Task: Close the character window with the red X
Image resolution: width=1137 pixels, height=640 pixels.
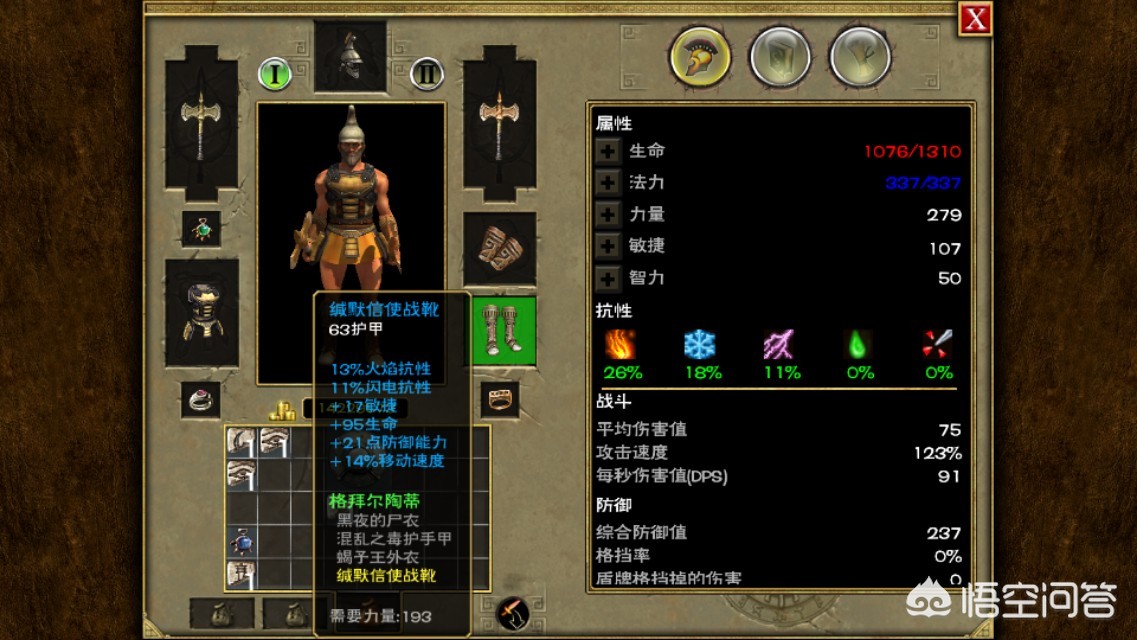Action: click(x=975, y=19)
